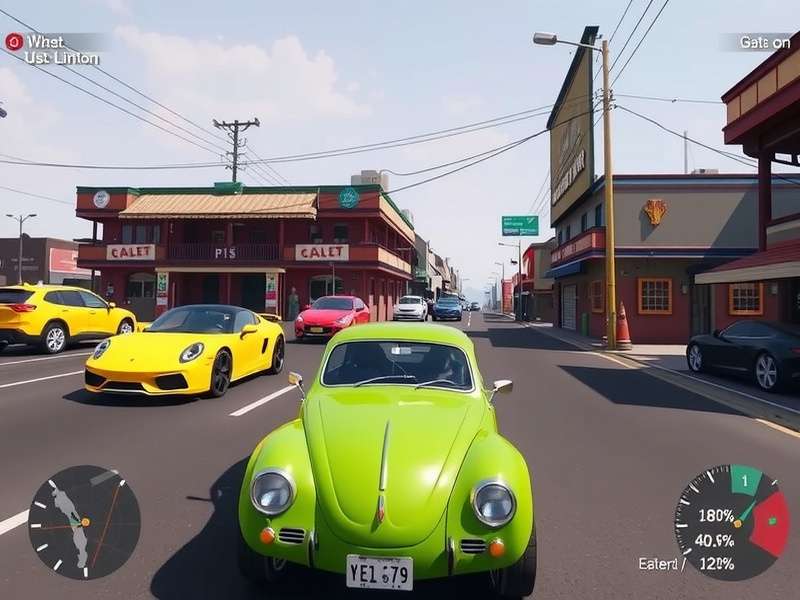Click the circular minimap
Image resolution: width=800 pixels, height=600 pixels.
(x=84, y=522)
